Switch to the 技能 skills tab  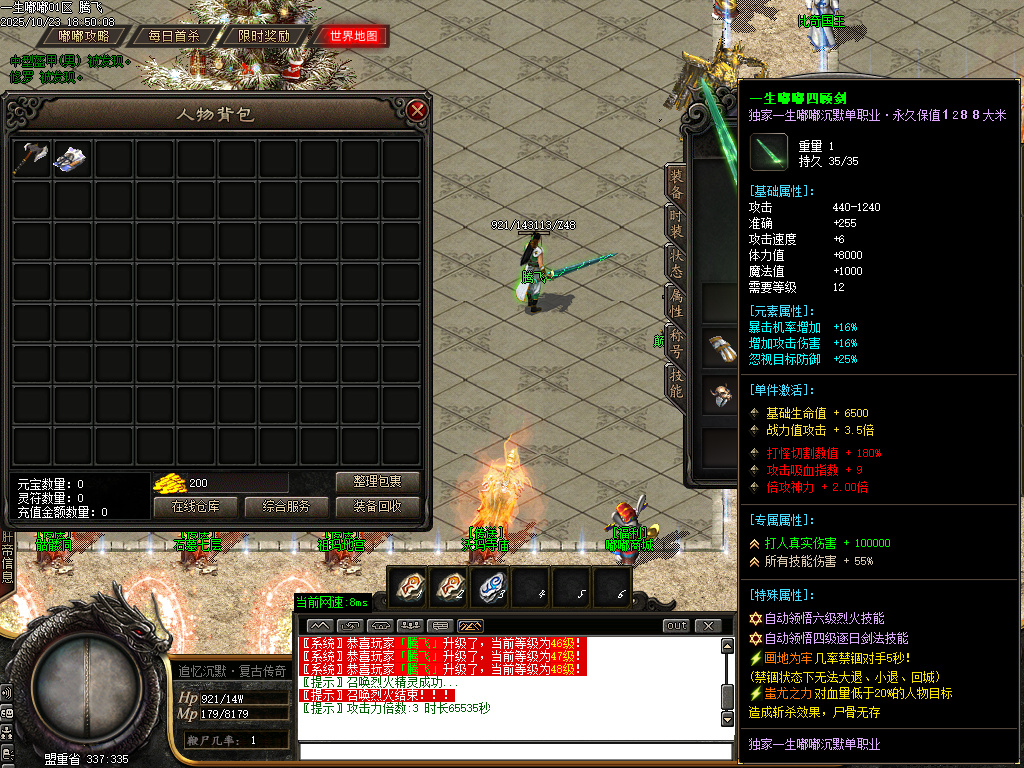677,383
